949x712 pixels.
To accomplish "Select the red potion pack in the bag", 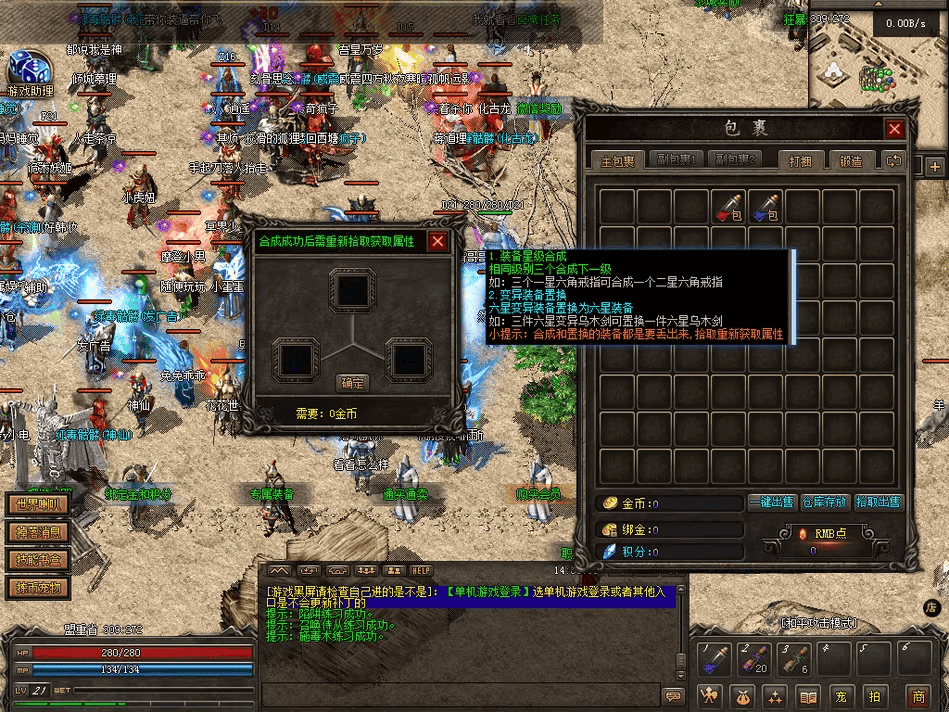I will (728, 207).
